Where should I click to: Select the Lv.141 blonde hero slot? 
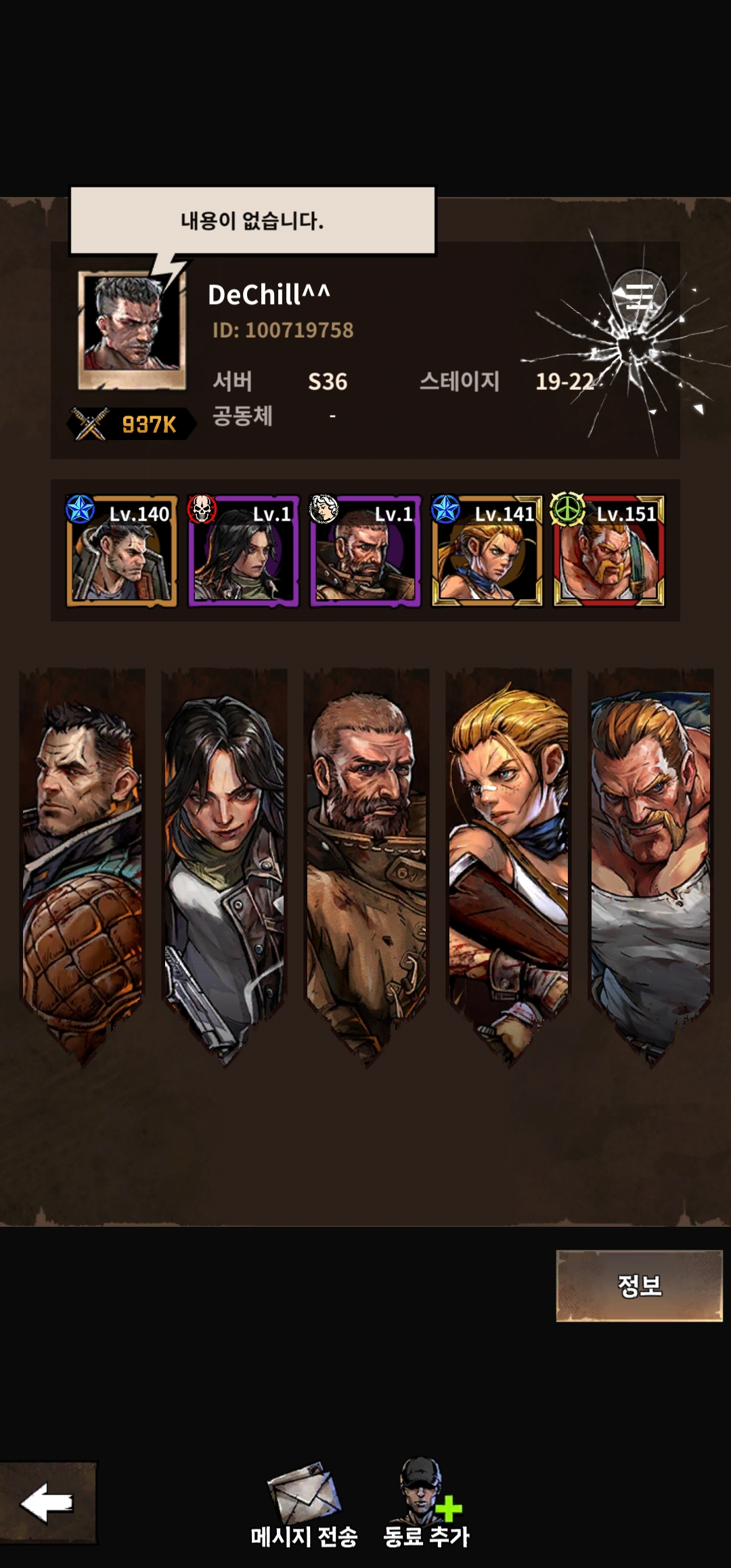click(487, 551)
